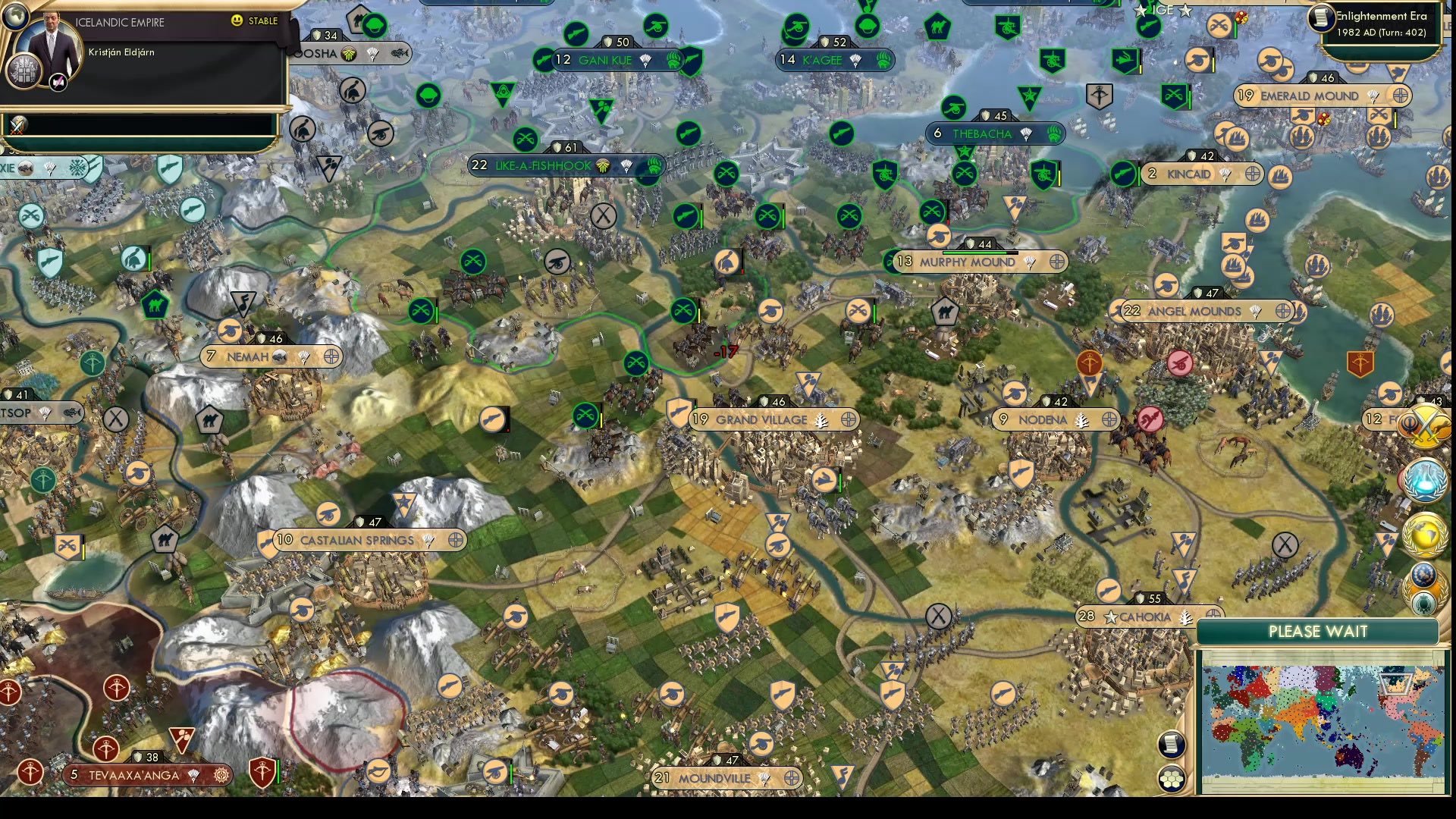Open the notification log scroll icon
1456x819 pixels.
(x=1171, y=746)
